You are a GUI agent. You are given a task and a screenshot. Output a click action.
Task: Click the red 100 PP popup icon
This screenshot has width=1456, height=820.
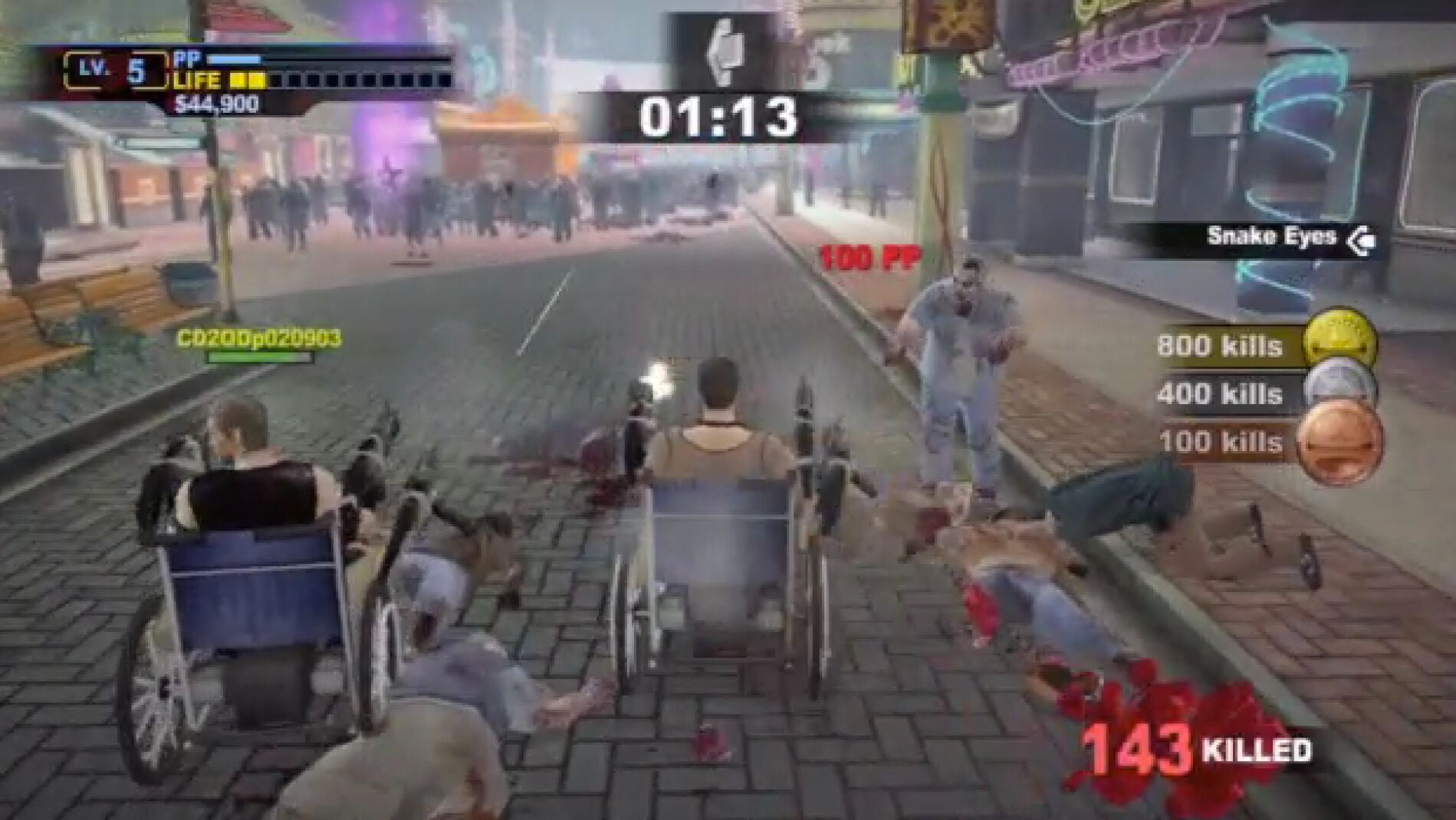coord(868,259)
